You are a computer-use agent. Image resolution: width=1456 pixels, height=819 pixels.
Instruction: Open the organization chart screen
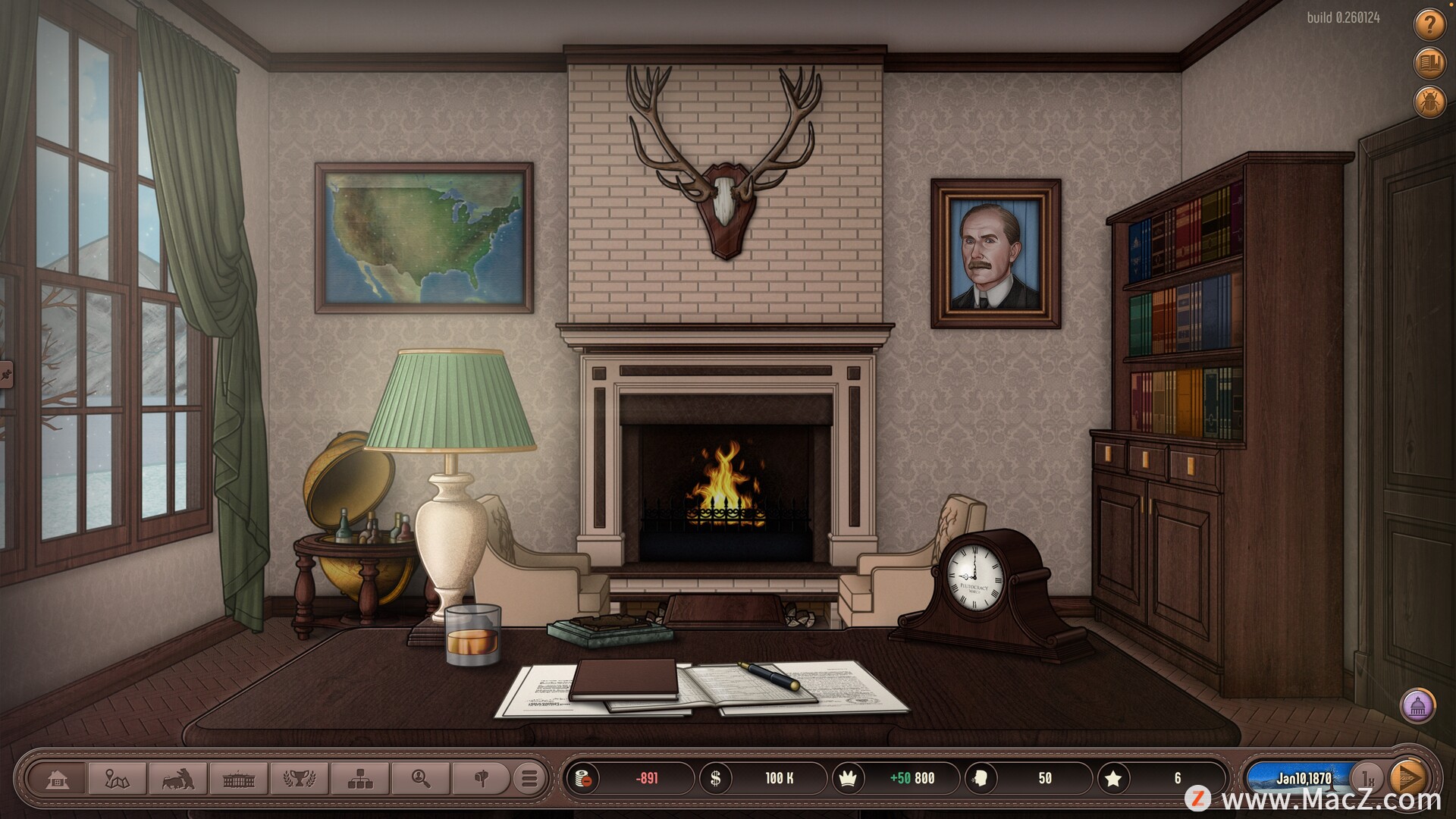click(x=359, y=779)
